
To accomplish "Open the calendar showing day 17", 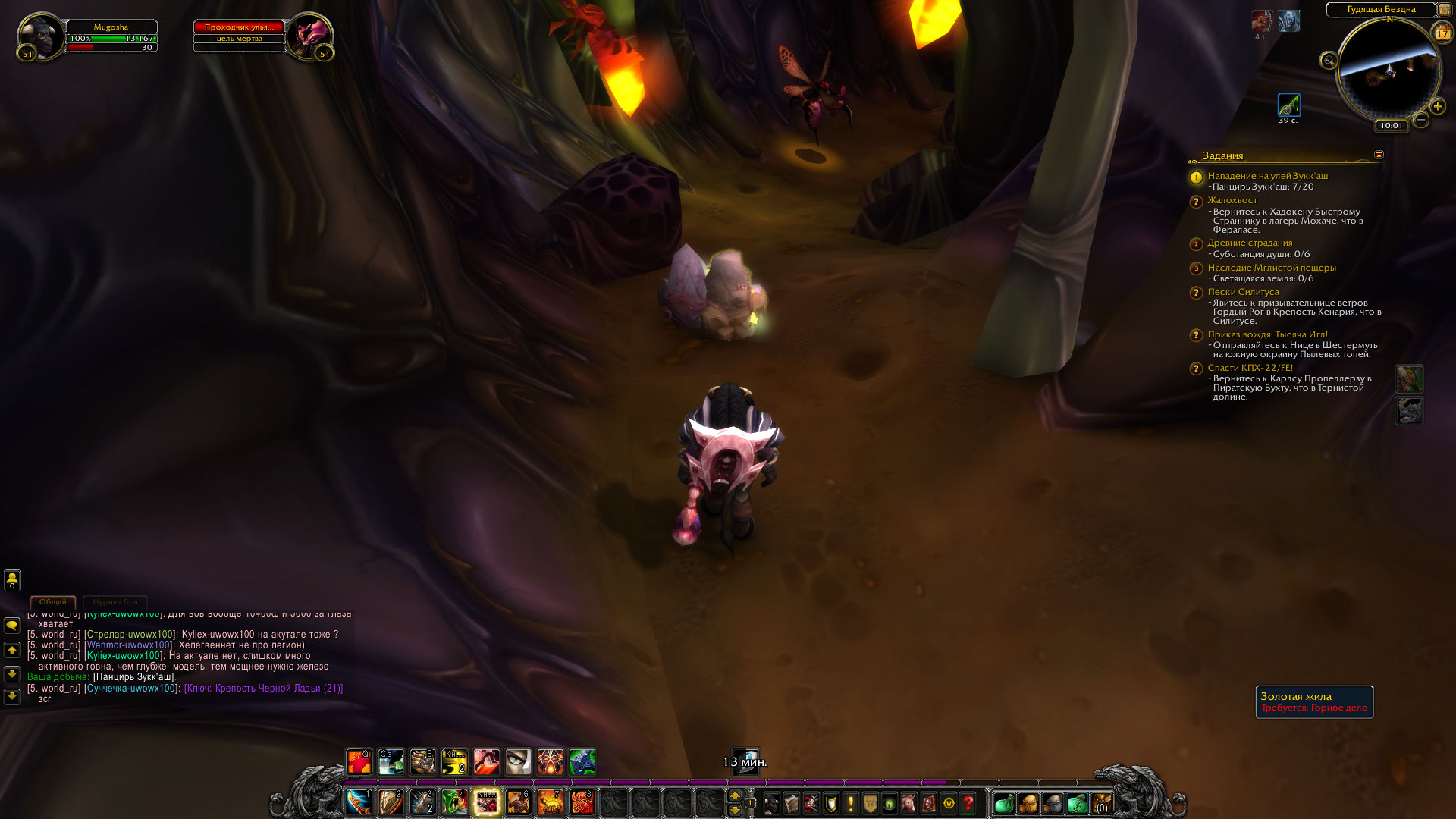I will point(1442,33).
